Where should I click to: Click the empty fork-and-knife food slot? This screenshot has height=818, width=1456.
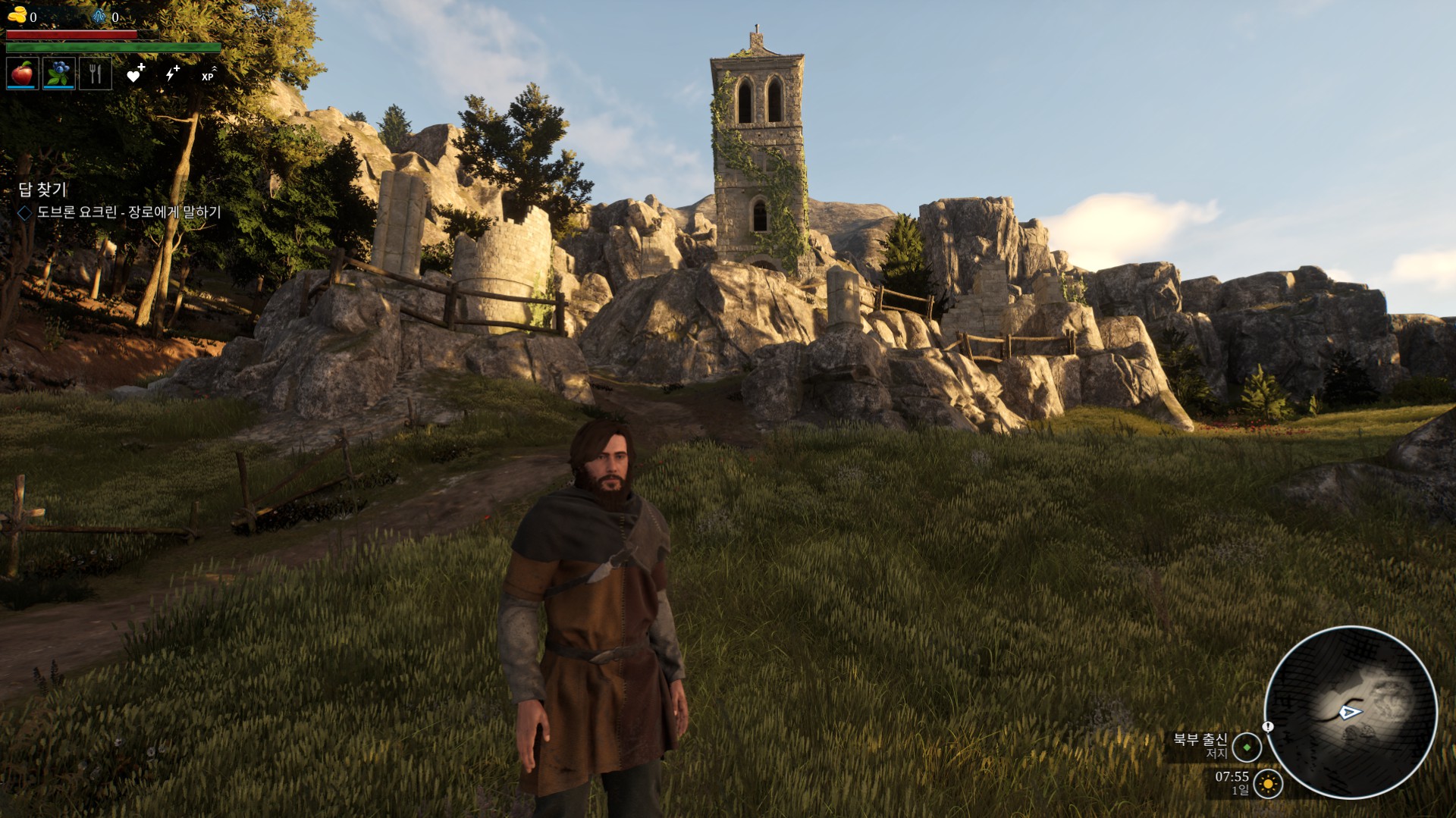96,74
